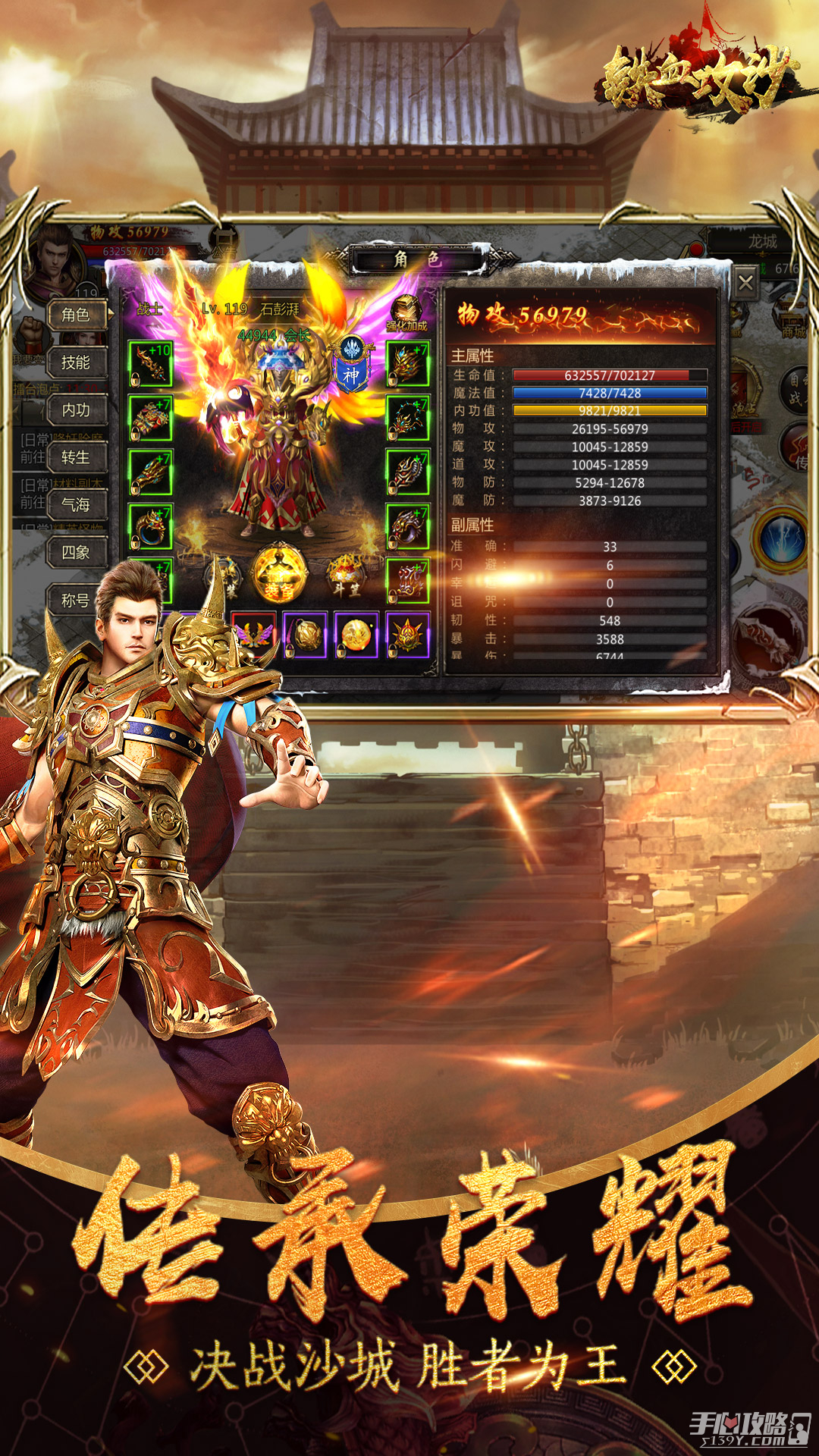The width and height of the screenshot is (819, 1456).
Task: Open the 转生 rebirth tab
Action: click(x=76, y=457)
